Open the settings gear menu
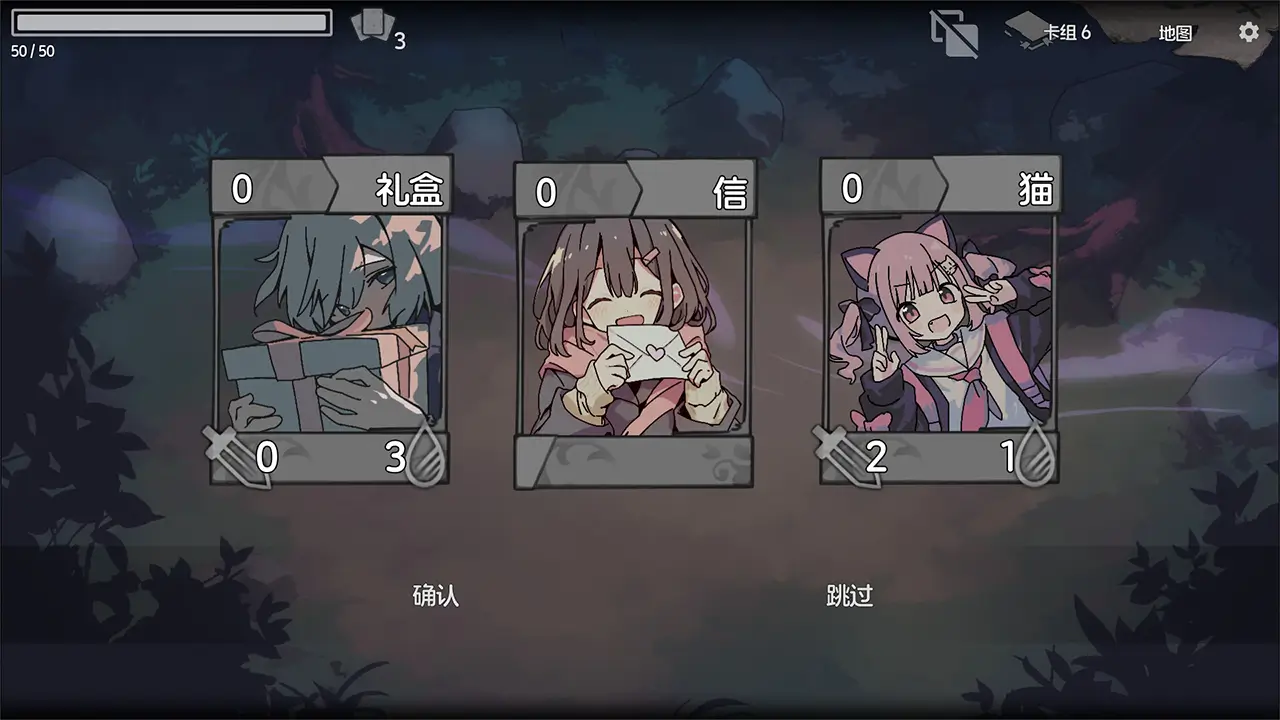This screenshot has width=1280, height=720. 1248,32
